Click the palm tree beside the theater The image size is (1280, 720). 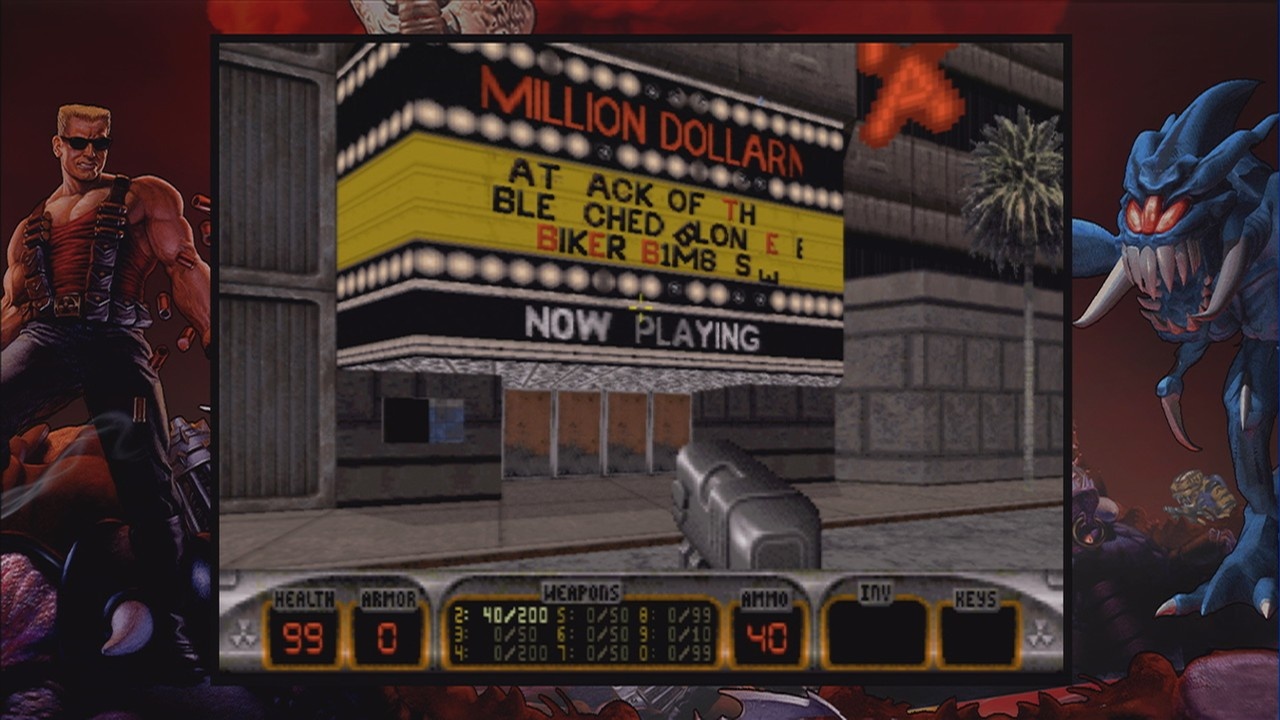click(x=1005, y=190)
